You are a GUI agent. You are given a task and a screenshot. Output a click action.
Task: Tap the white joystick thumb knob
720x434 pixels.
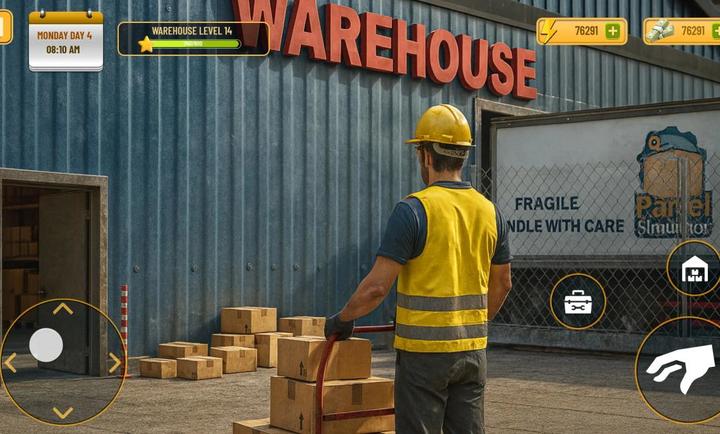(46, 345)
